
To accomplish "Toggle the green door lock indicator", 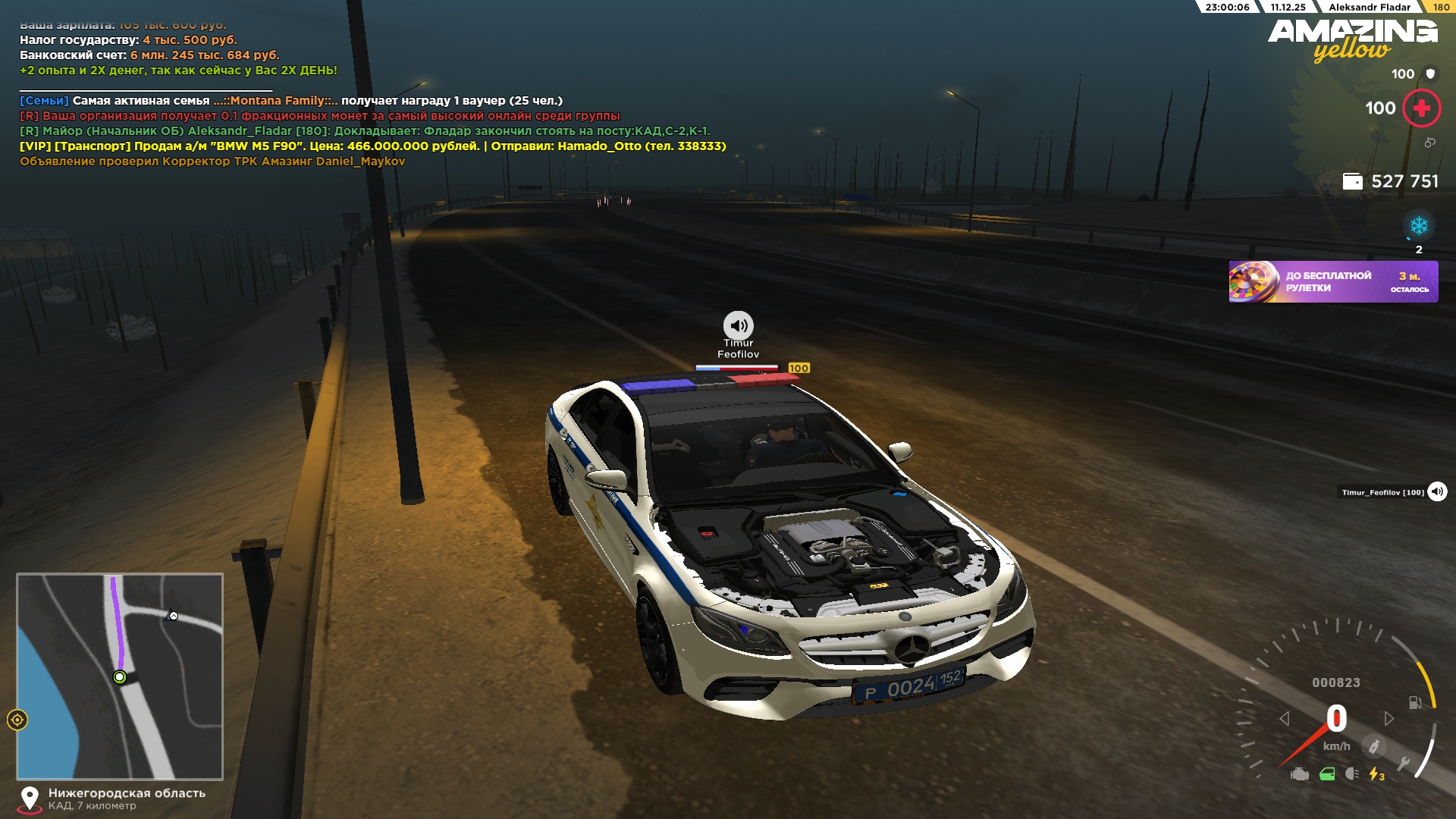I will pyautogui.click(x=1327, y=774).
